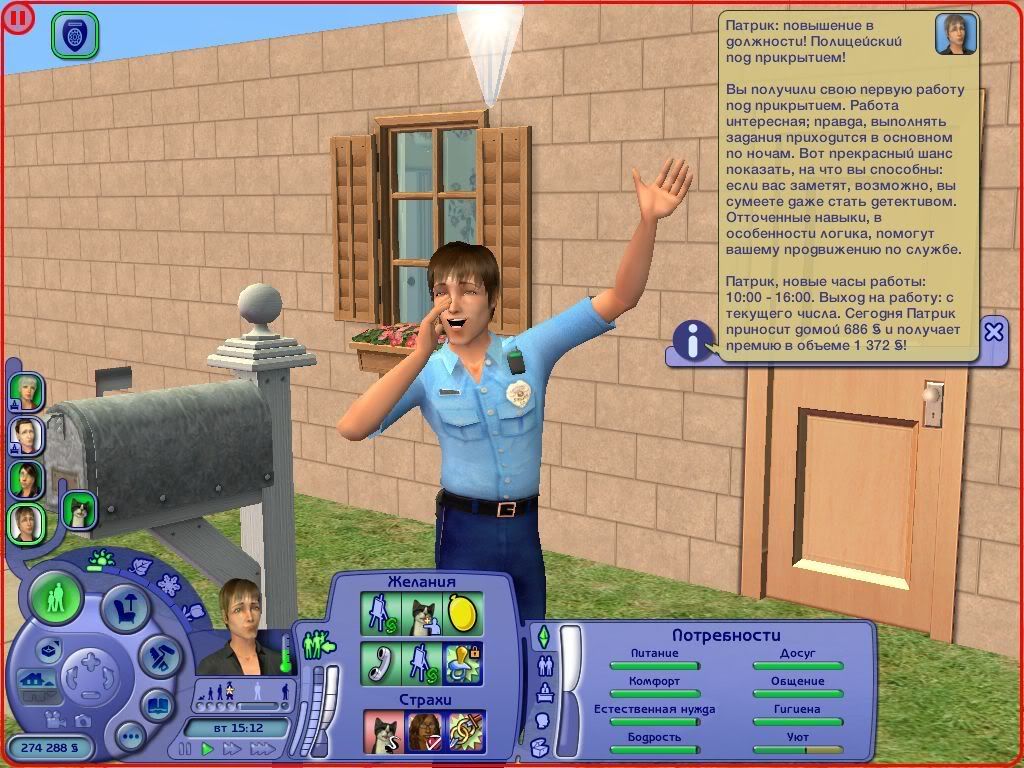Click the pause indicator in the top corner

[x=19, y=18]
